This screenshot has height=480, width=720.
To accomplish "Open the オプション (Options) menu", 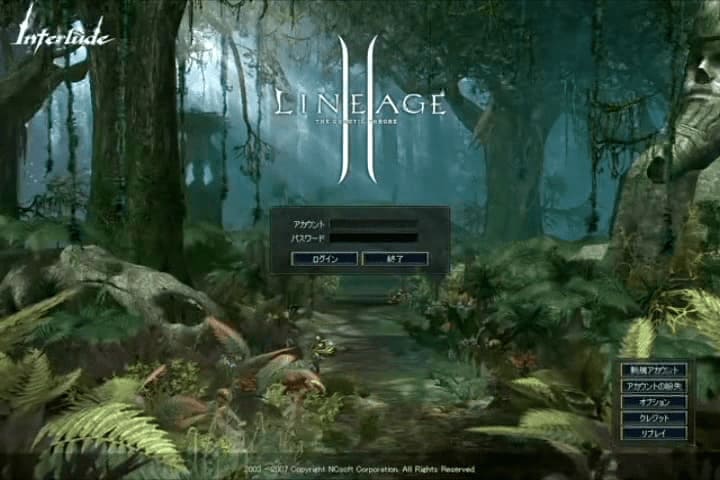I will [654, 402].
